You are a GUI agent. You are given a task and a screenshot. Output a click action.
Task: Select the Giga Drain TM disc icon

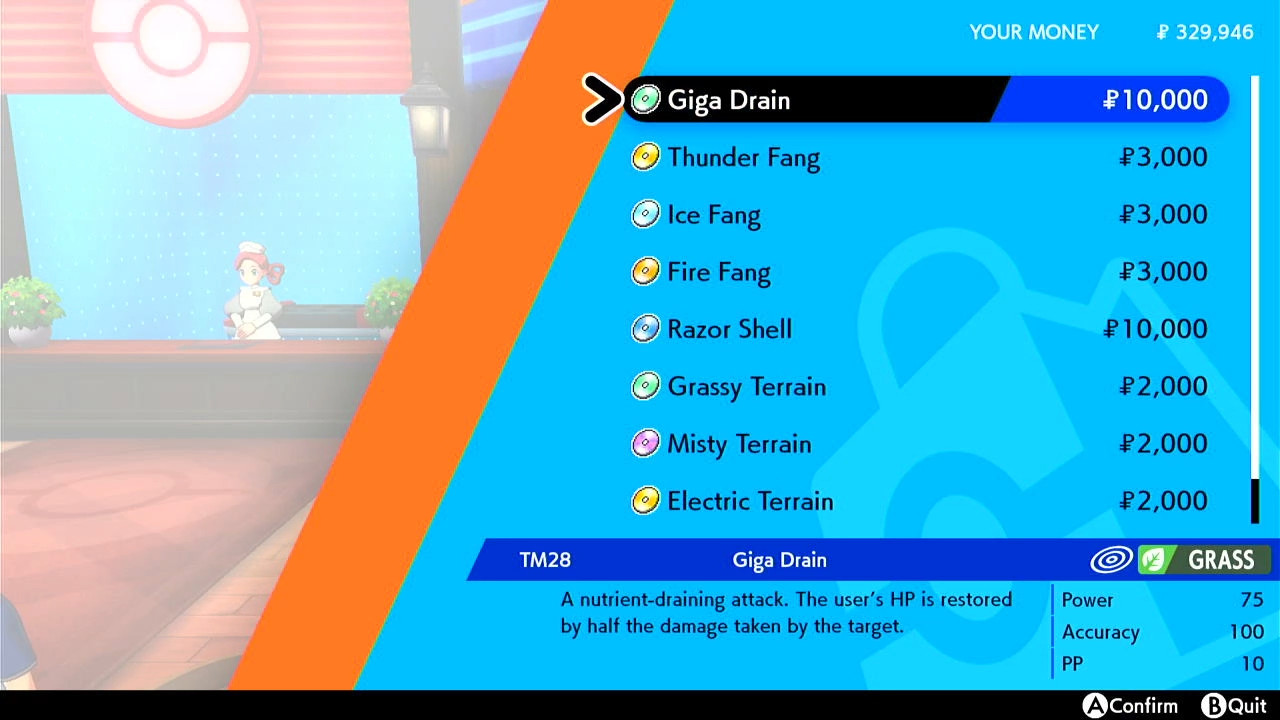(645, 100)
